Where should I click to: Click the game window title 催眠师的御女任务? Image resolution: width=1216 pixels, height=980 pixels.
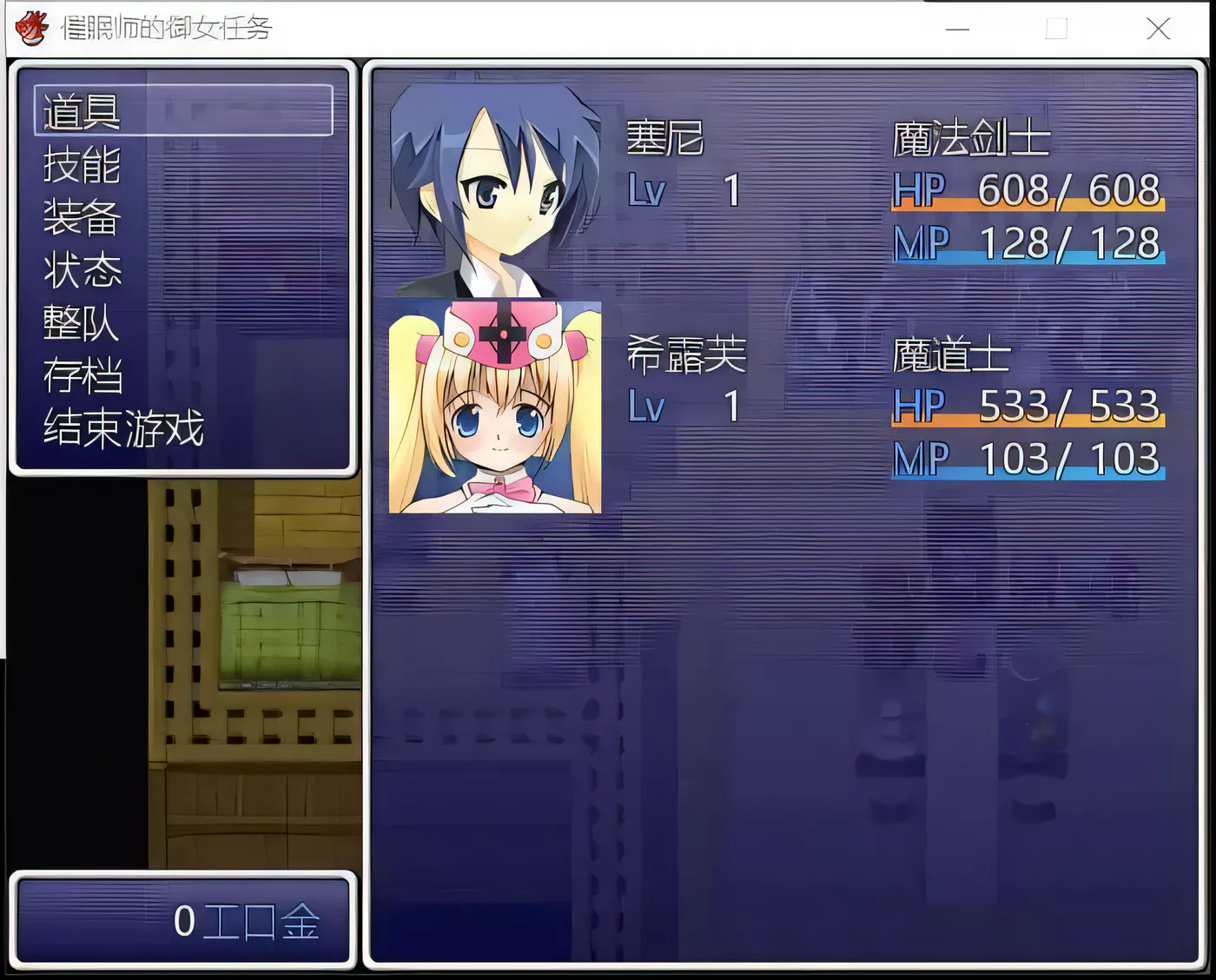pos(165,29)
